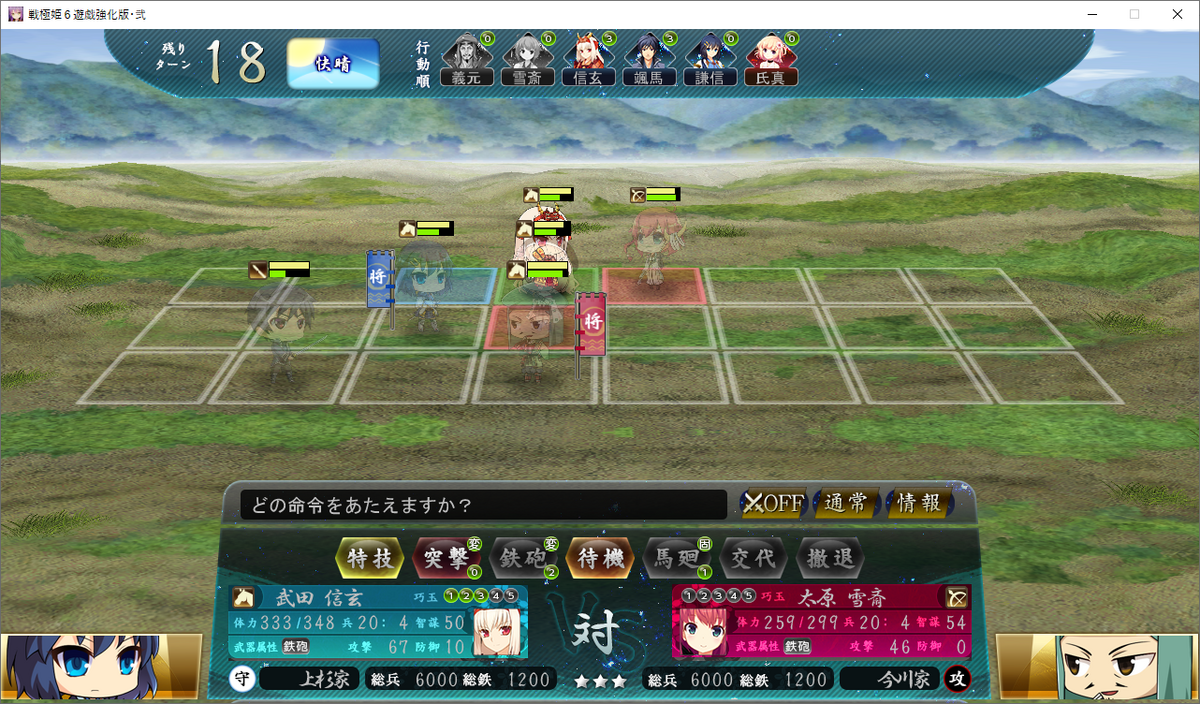
Task: Select the 特技 special skill command
Action: [369, 558]
